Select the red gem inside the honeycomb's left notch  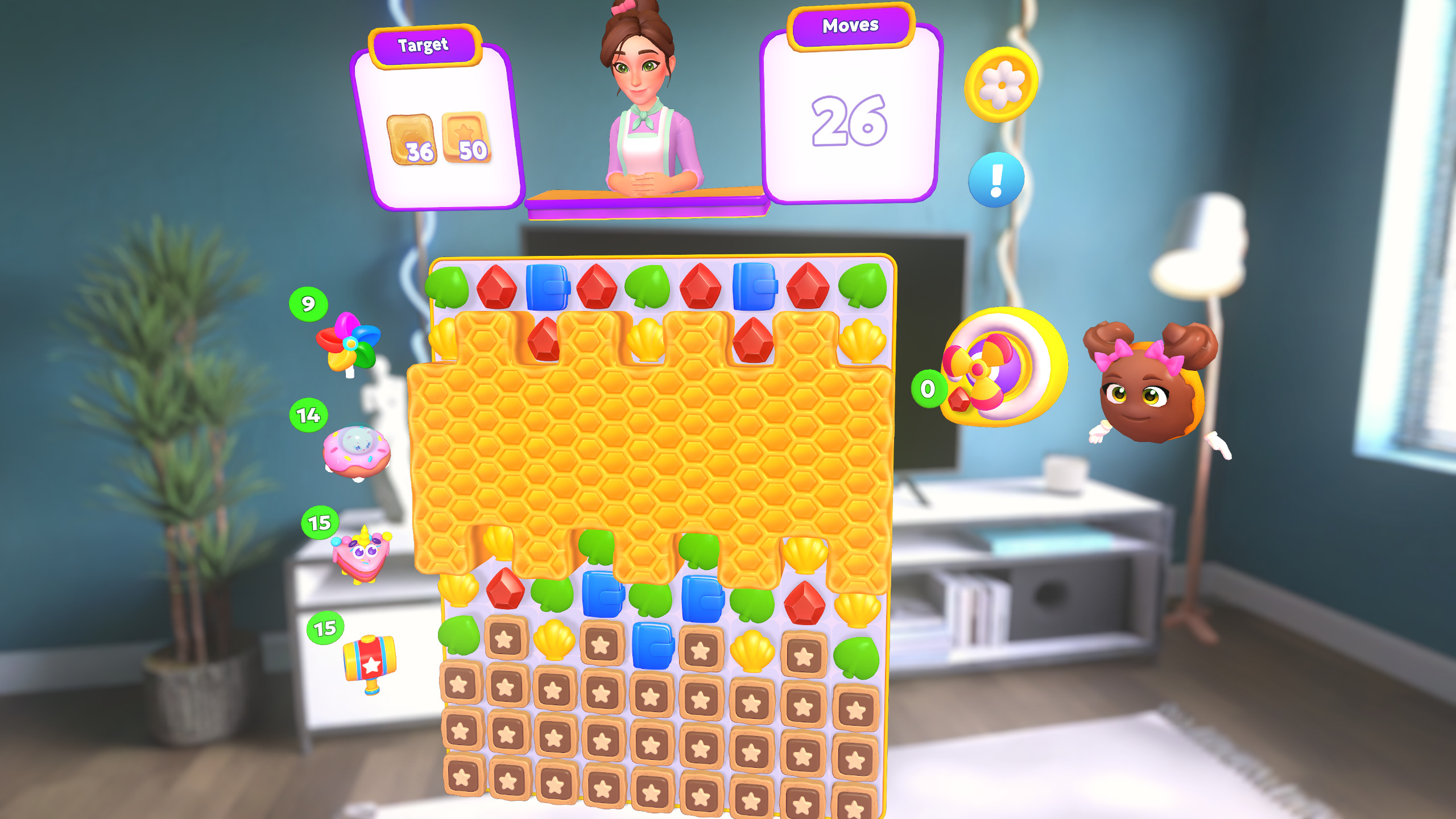pos(543,340)
